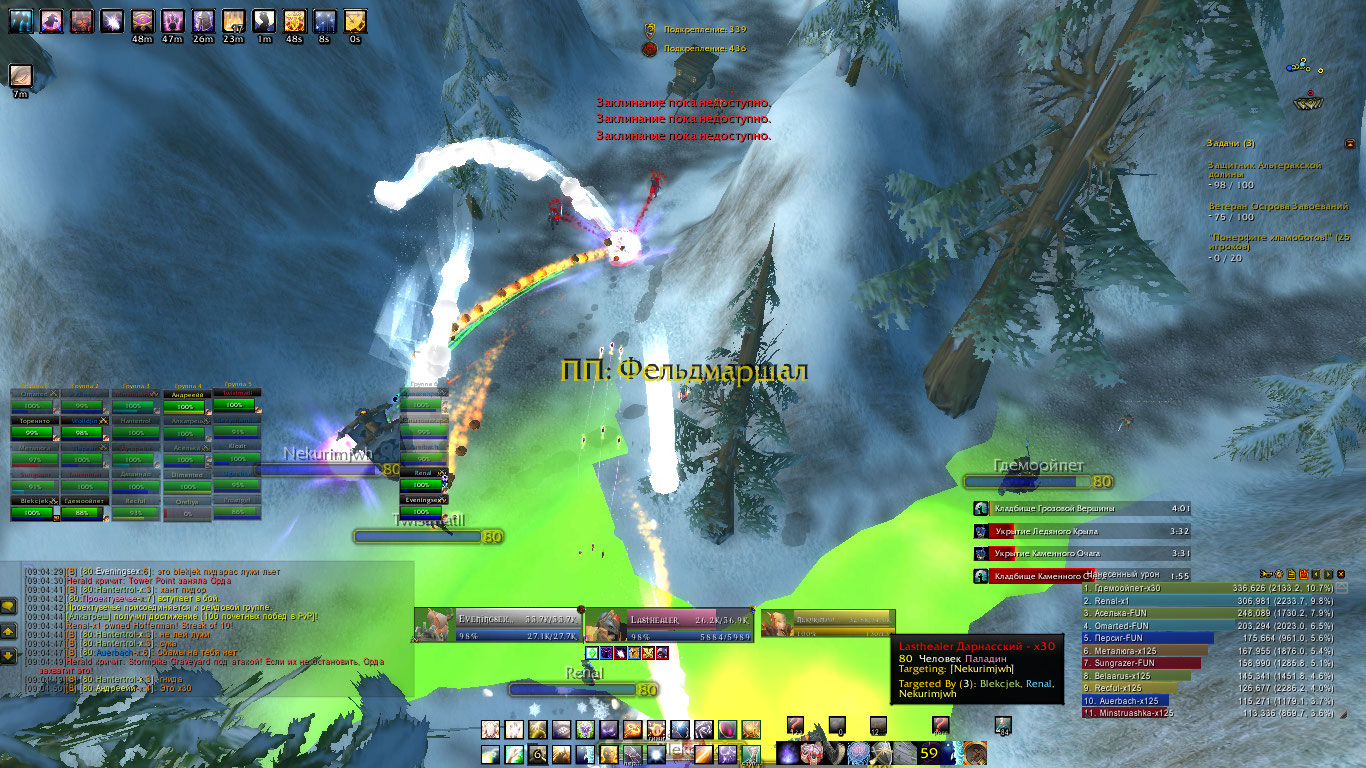The height and width of the screenshot is (768, 1366).
Task: Click the chat scroll-up arrow button
Action: [8, 632]
